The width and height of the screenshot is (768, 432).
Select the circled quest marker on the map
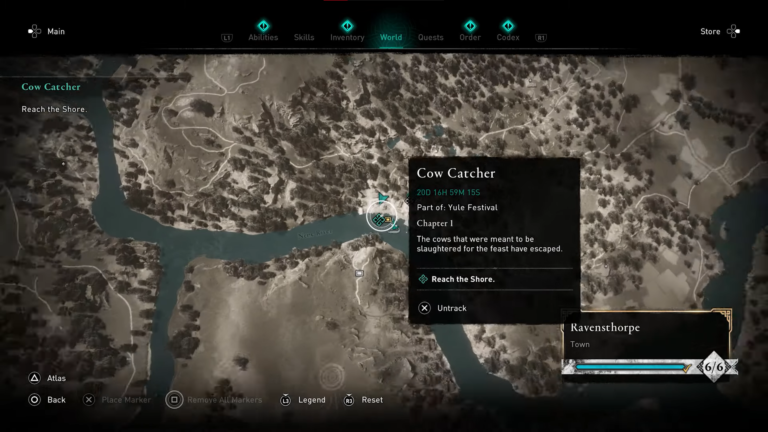coord(380,215)
